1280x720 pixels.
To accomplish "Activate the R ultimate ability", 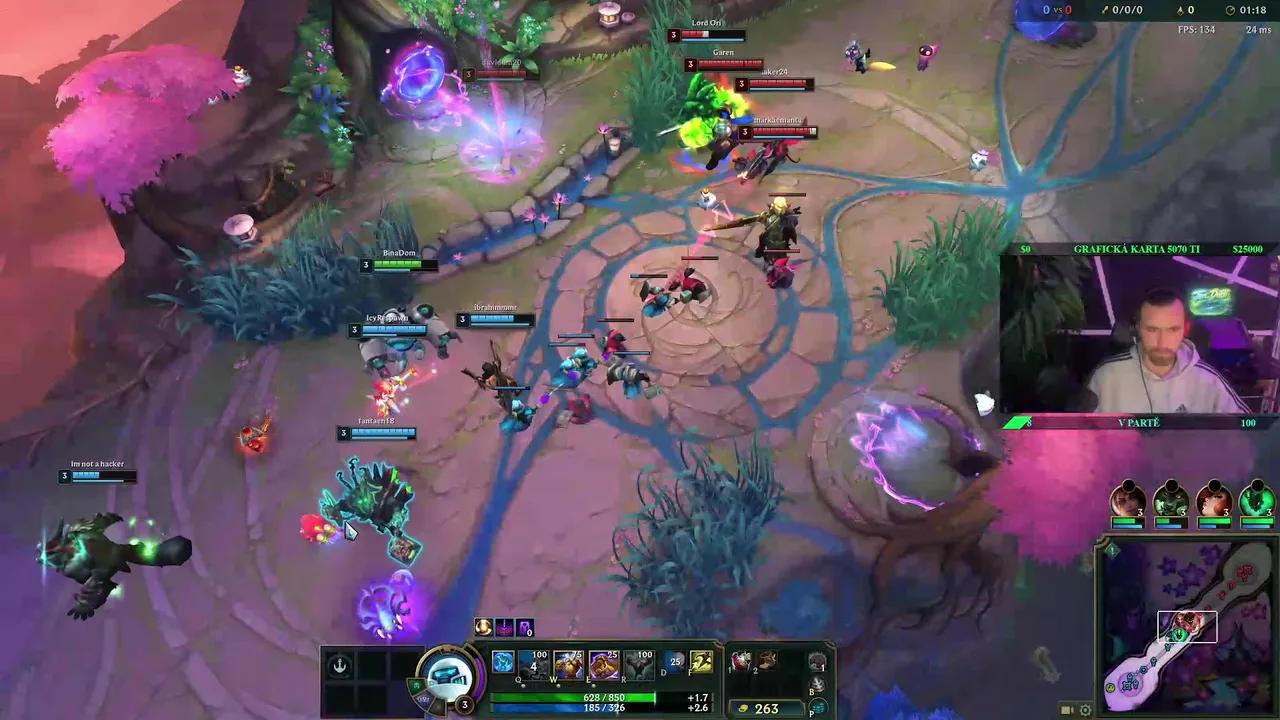I will 639,664.
